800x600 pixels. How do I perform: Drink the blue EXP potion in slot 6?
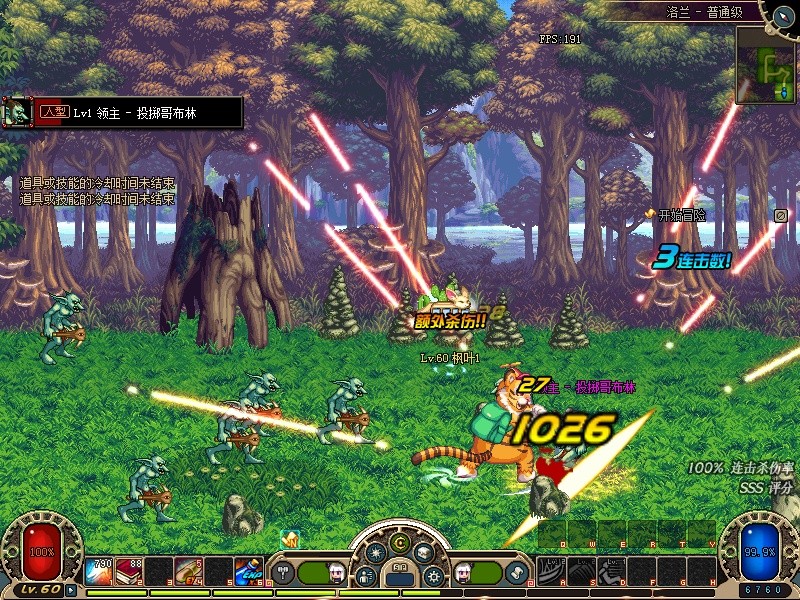click(x=248, y=571)
